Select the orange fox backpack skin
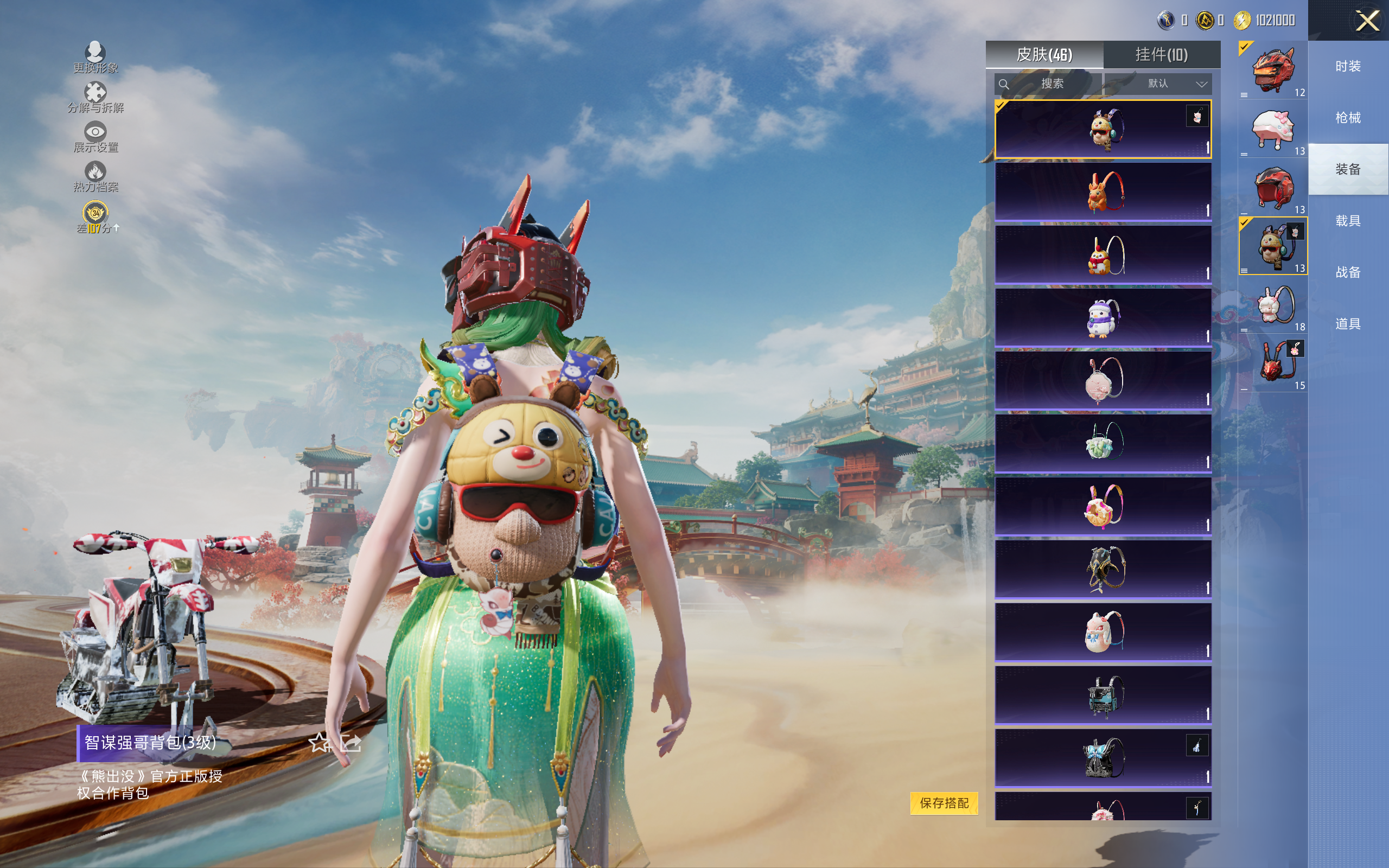The height and width of the screenshot is (868, 1389). click(x=1103, y=192)
